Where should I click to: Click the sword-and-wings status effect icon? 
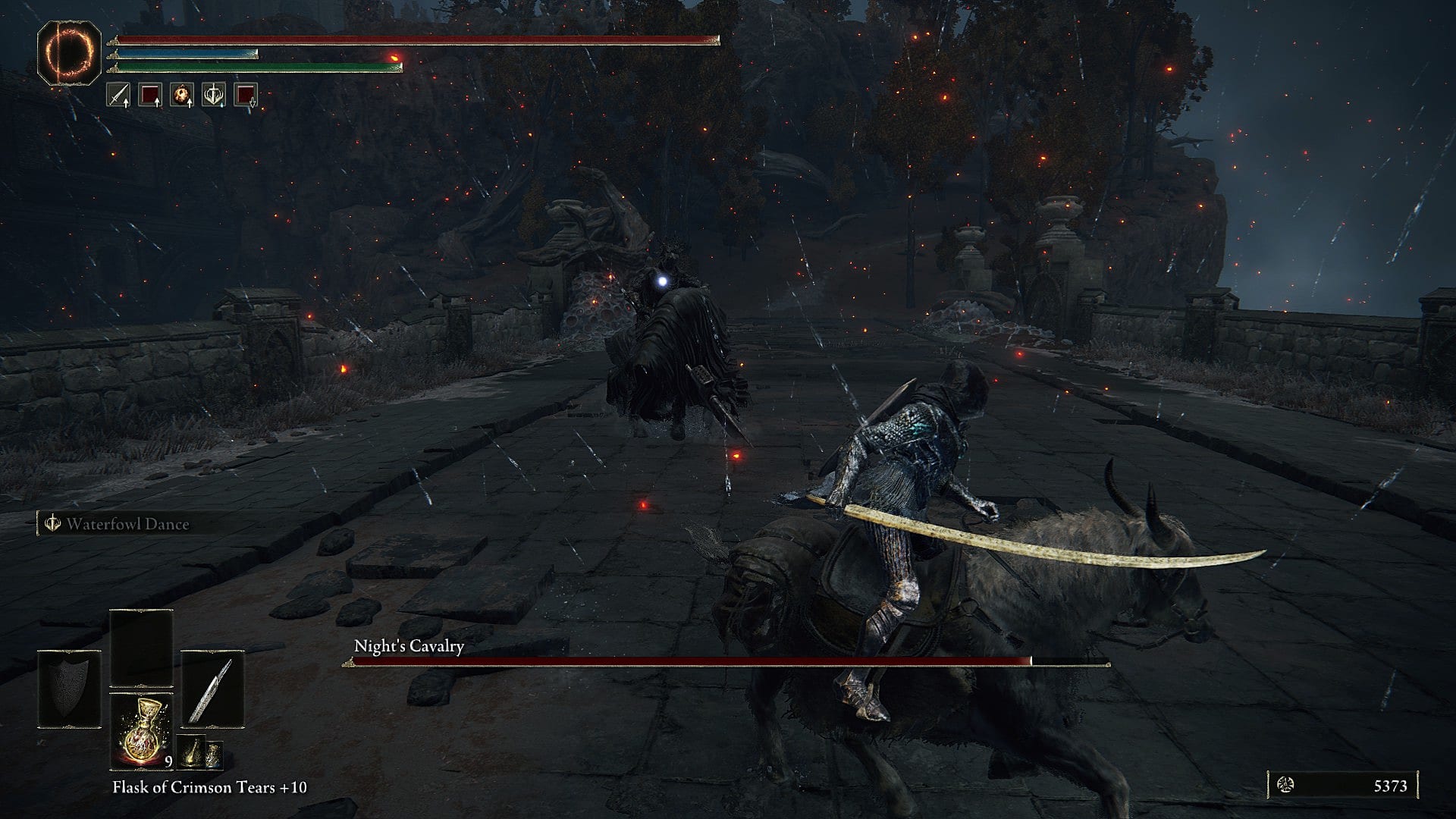click(213, 95)
